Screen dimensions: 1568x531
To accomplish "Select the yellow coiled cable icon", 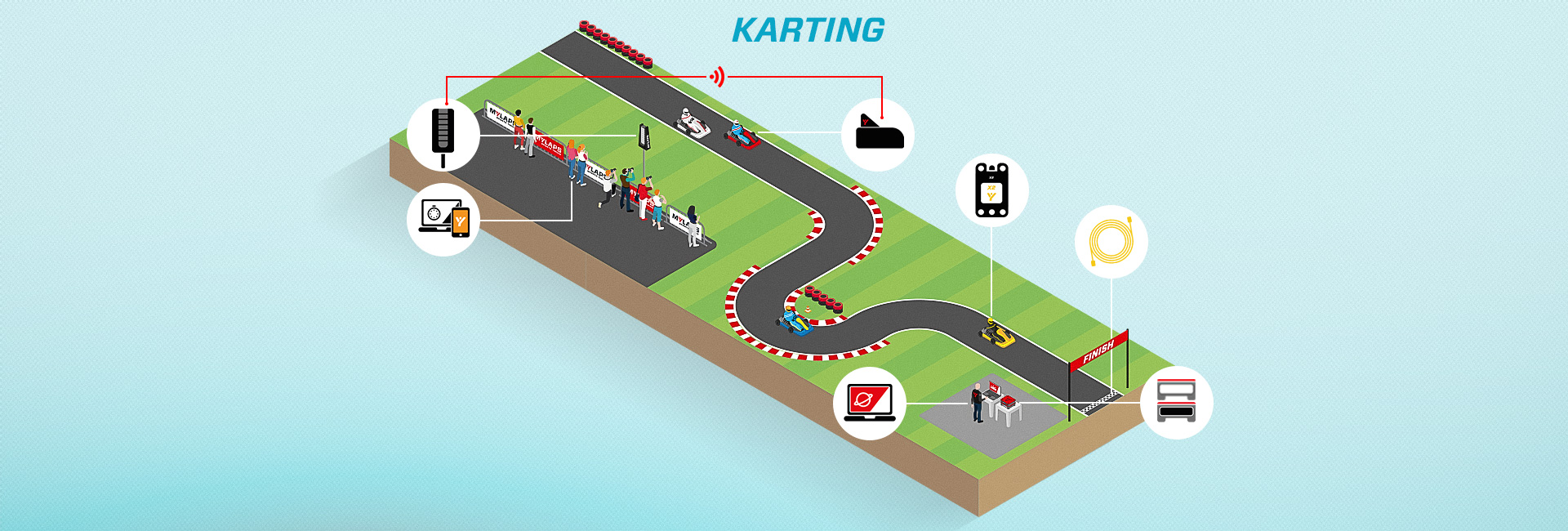I will [x=1111, y=242].
